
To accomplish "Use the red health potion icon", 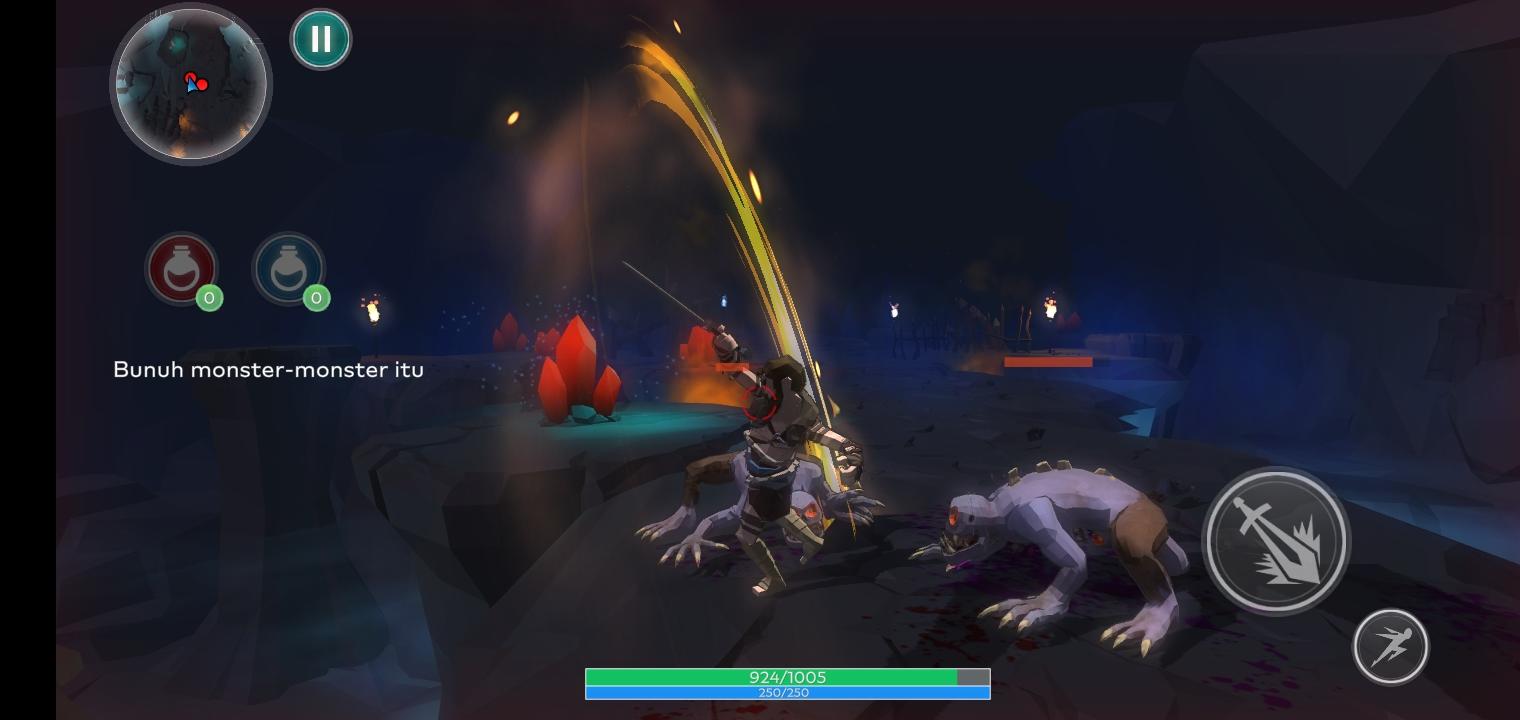I will click(182, 268).
